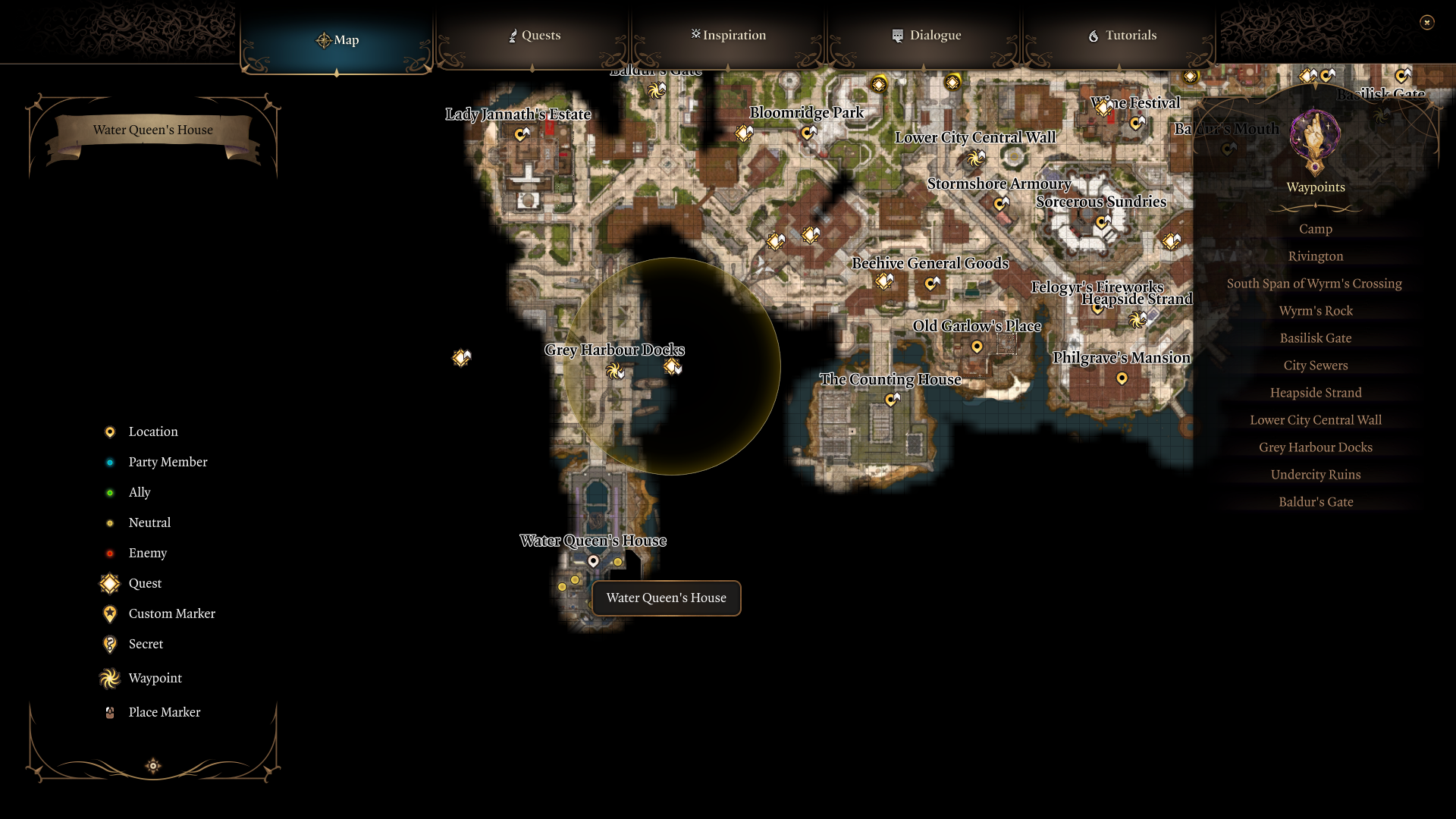Click the Sorcerous Sundries location marker
This screenshot has width=1456, height=819.
[1102, 222]
